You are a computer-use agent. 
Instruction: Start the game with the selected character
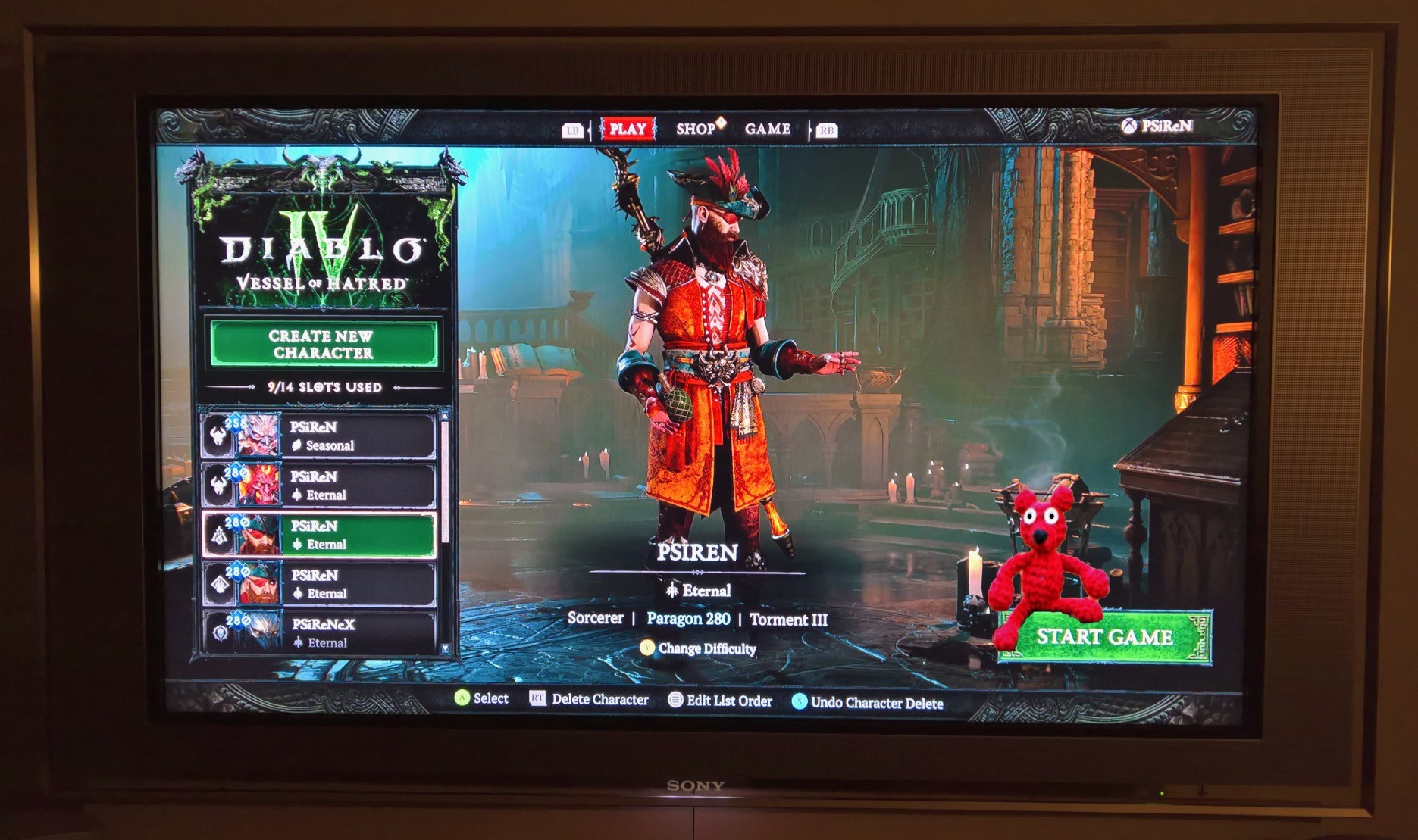[1104, 637]
